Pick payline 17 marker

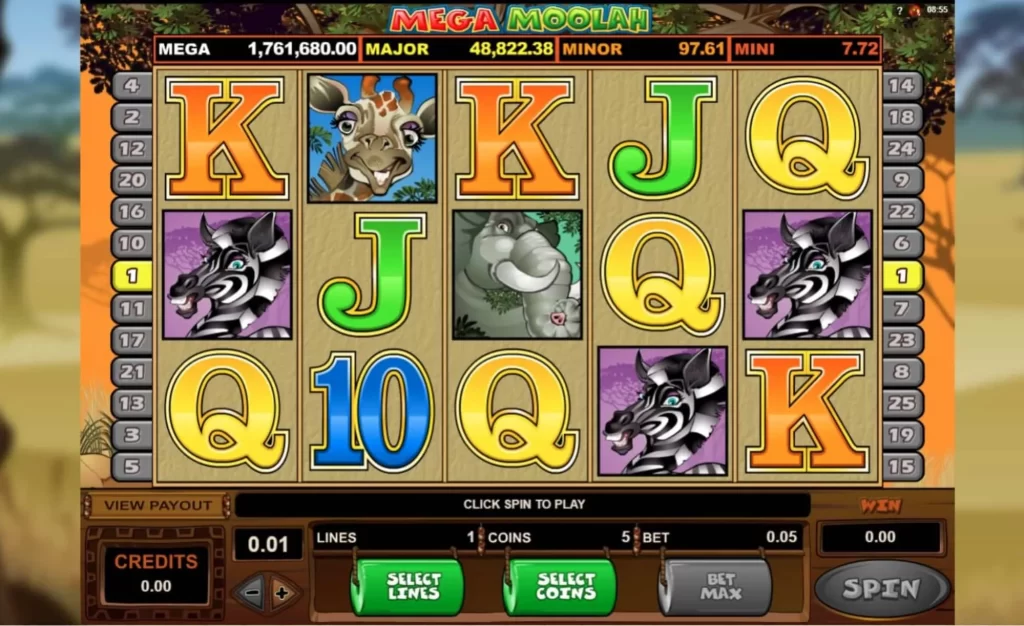(x=131, y=340)
